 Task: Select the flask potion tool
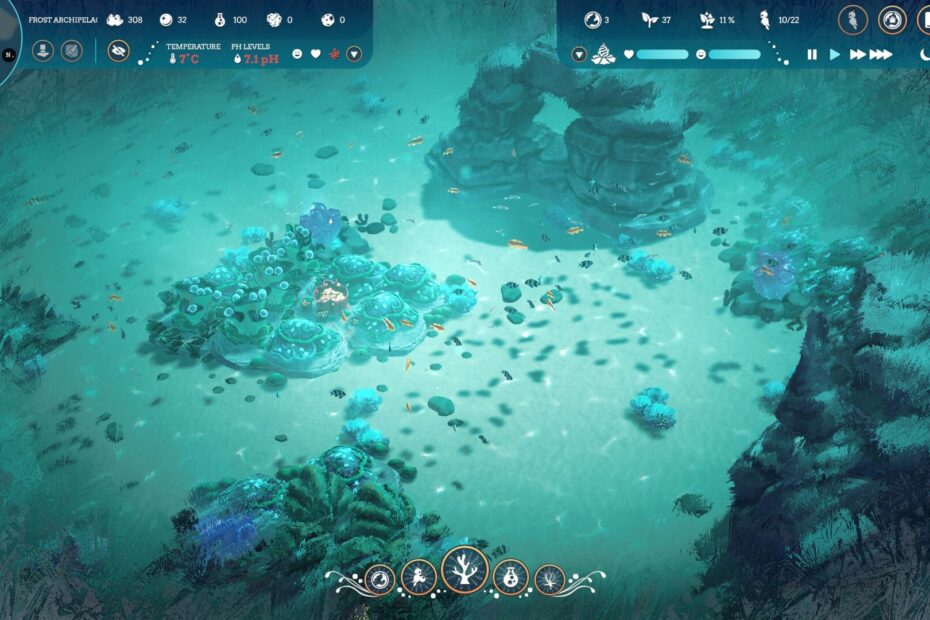coord(511,577)
